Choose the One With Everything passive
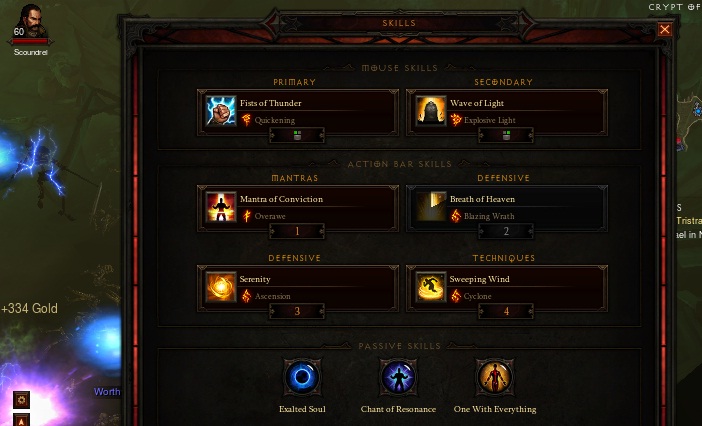 (x=494, y=378)
